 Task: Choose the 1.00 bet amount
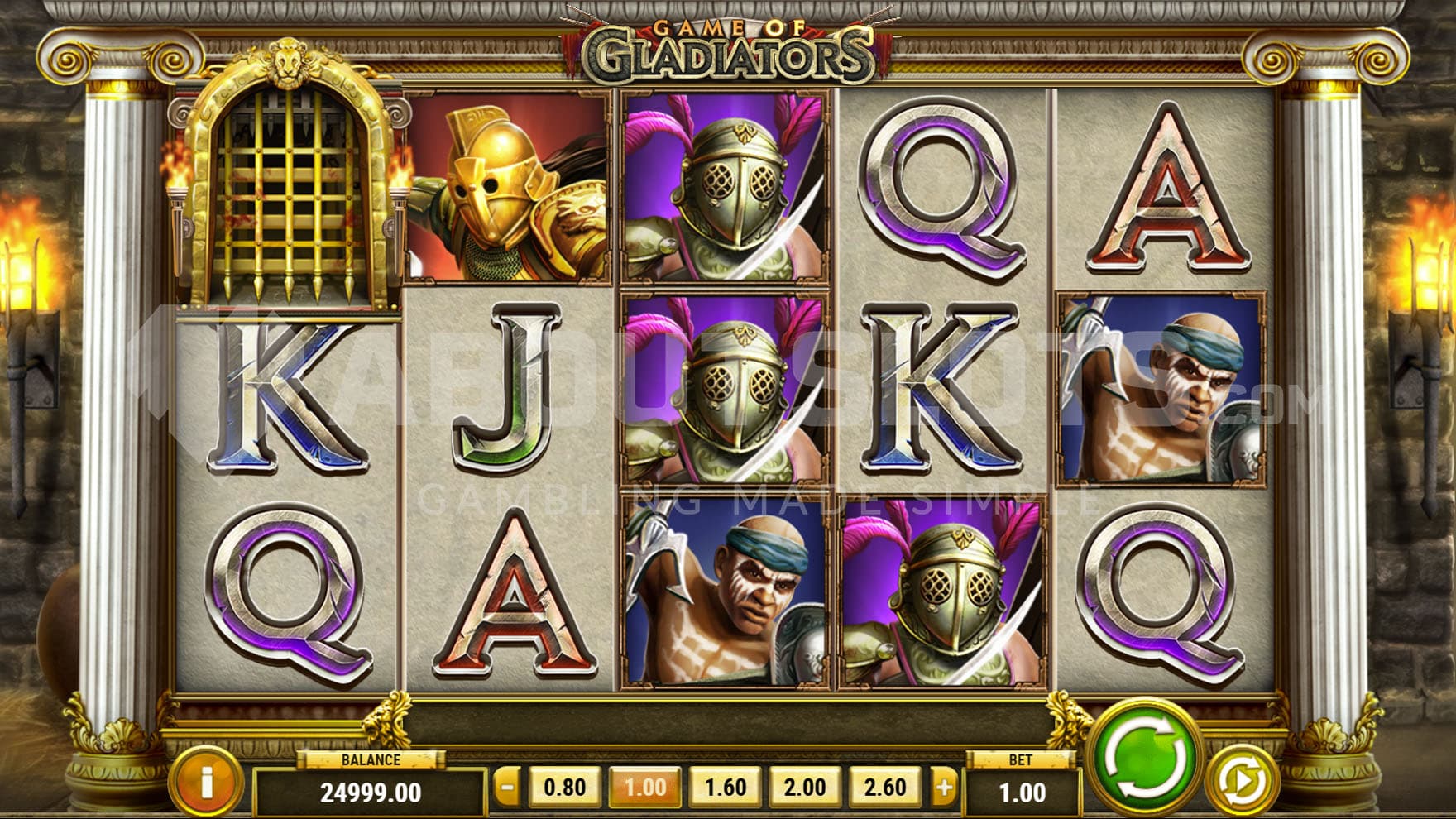pos(644,788)
